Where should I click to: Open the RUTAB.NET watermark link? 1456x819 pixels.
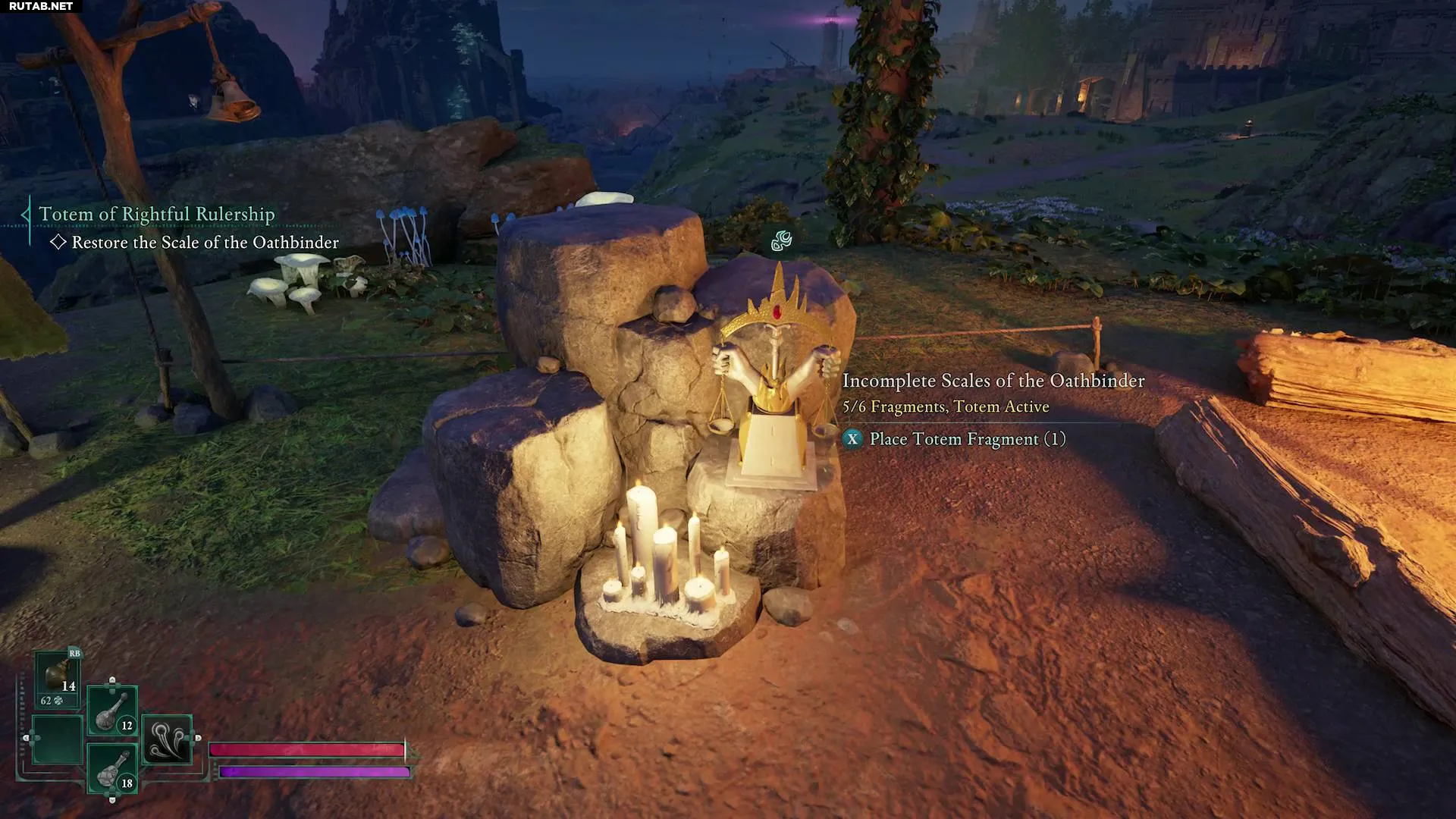pyautogui.click(x=41, y=6)
